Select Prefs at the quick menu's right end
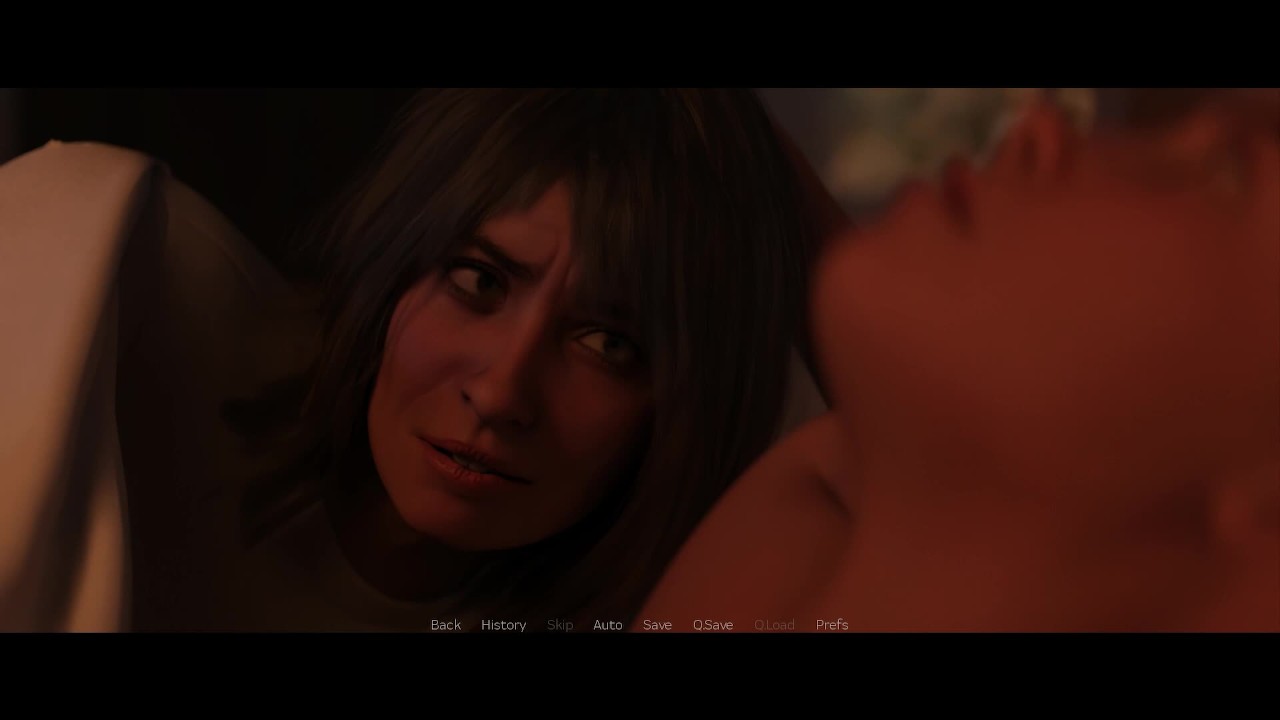Screen dimensions: 1280x720 click(831, 624)
